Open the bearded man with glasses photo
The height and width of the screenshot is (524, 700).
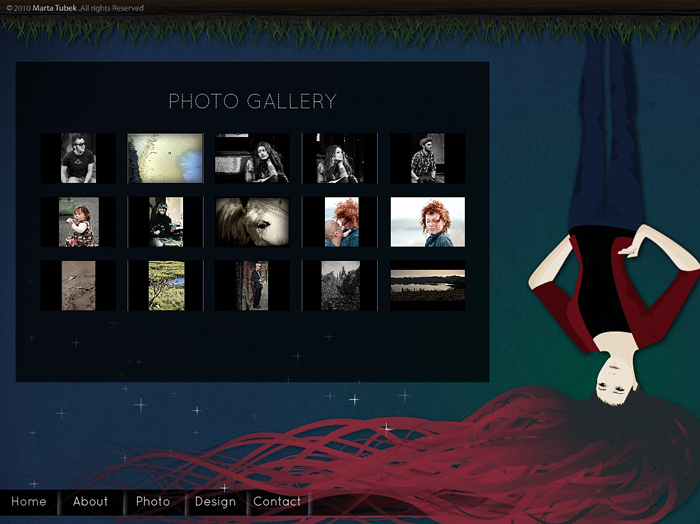[78, 158]
